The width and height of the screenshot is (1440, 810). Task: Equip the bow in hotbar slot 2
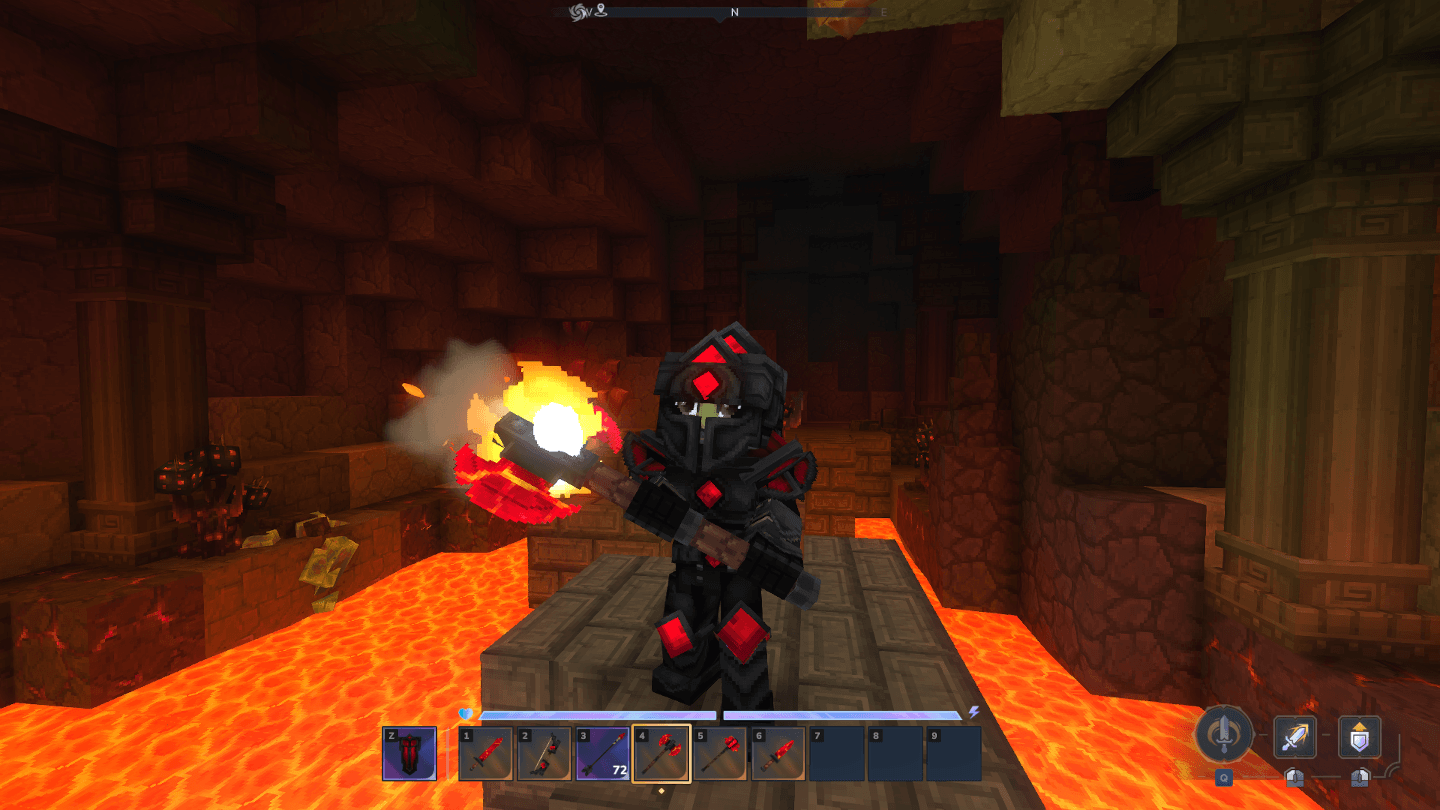[x=544, y=754]
